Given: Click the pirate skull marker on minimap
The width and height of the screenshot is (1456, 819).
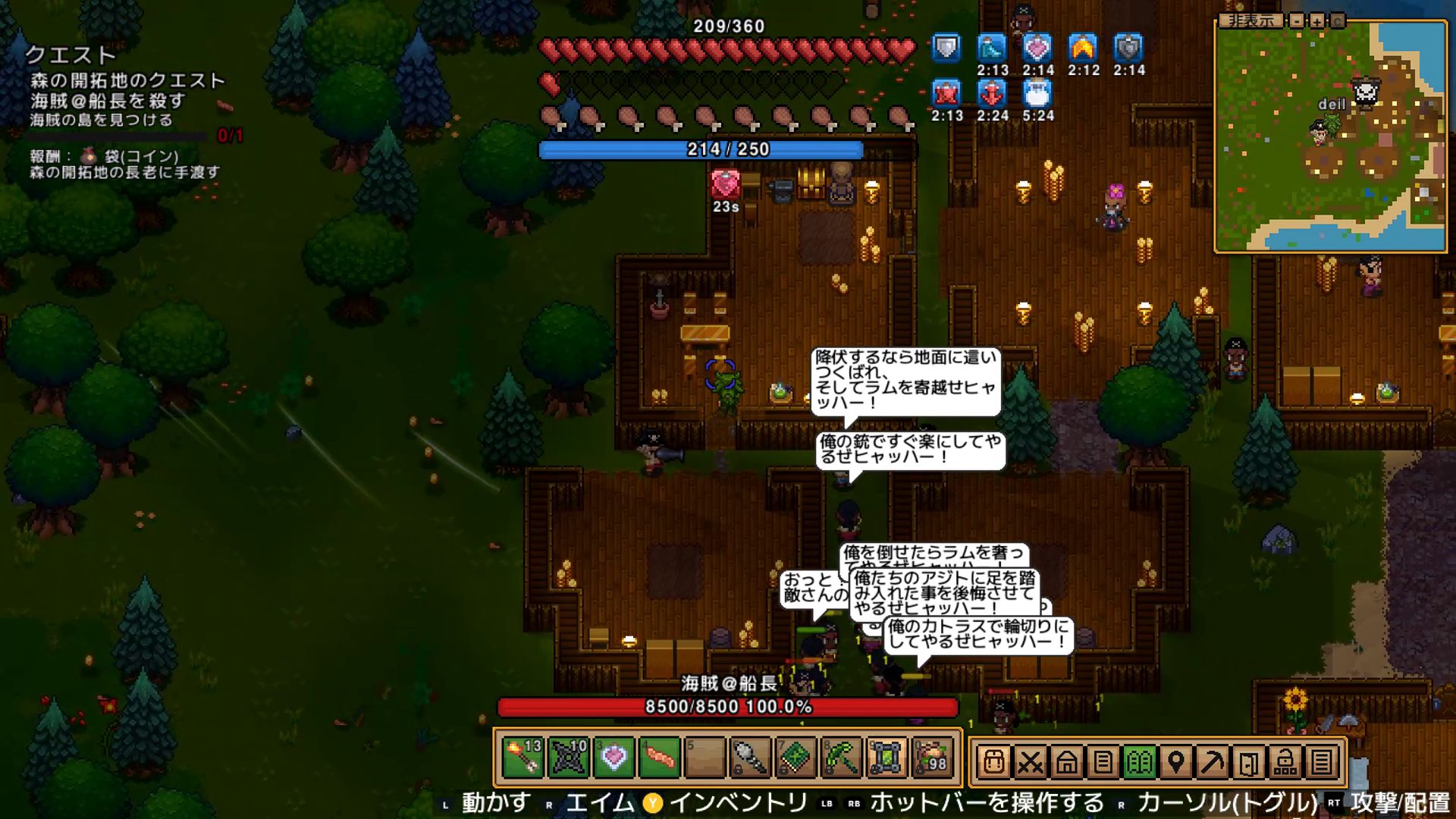Looking at the screenshot, I should click(x=1366, y=93).
